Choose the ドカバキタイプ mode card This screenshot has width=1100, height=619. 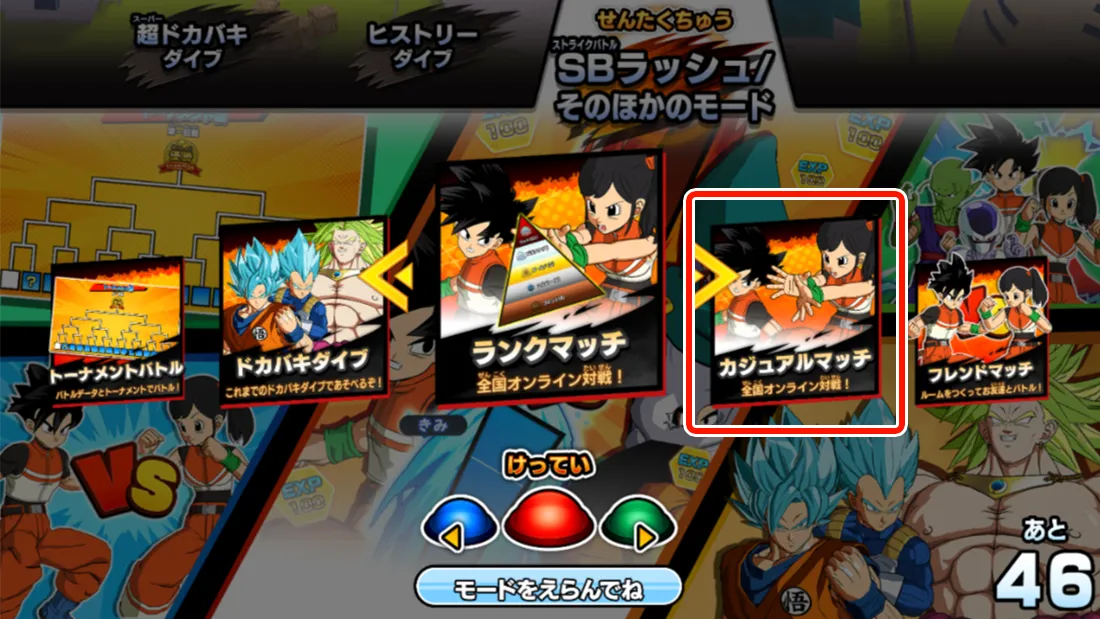(304, 311)
